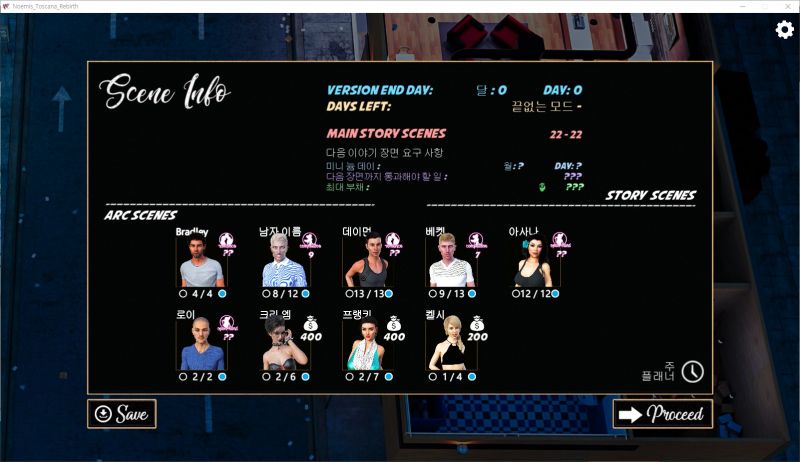Click the Proceed button

tap(662, 414)
